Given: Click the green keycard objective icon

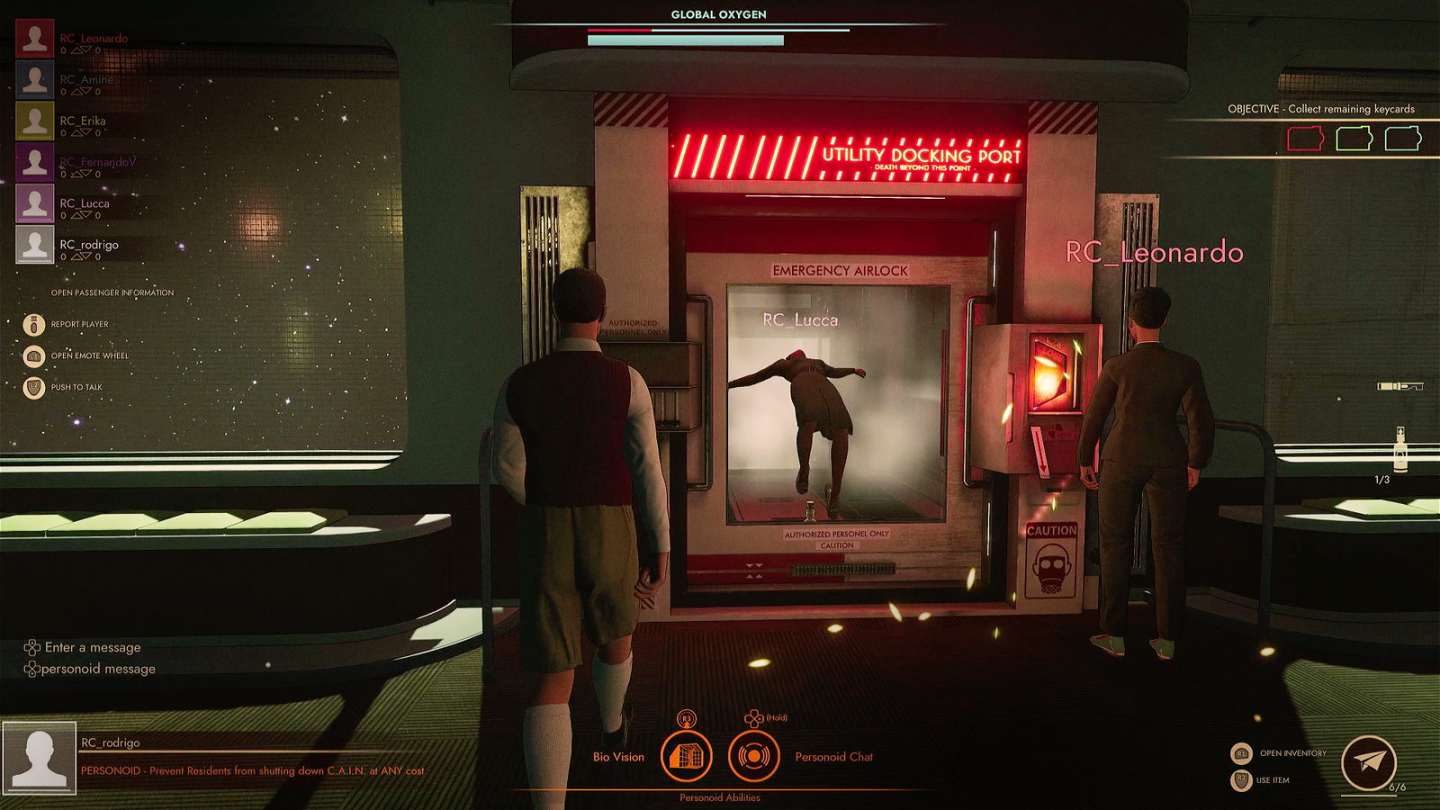Looking at the screenshot, I should click(x=1354, y=138).
